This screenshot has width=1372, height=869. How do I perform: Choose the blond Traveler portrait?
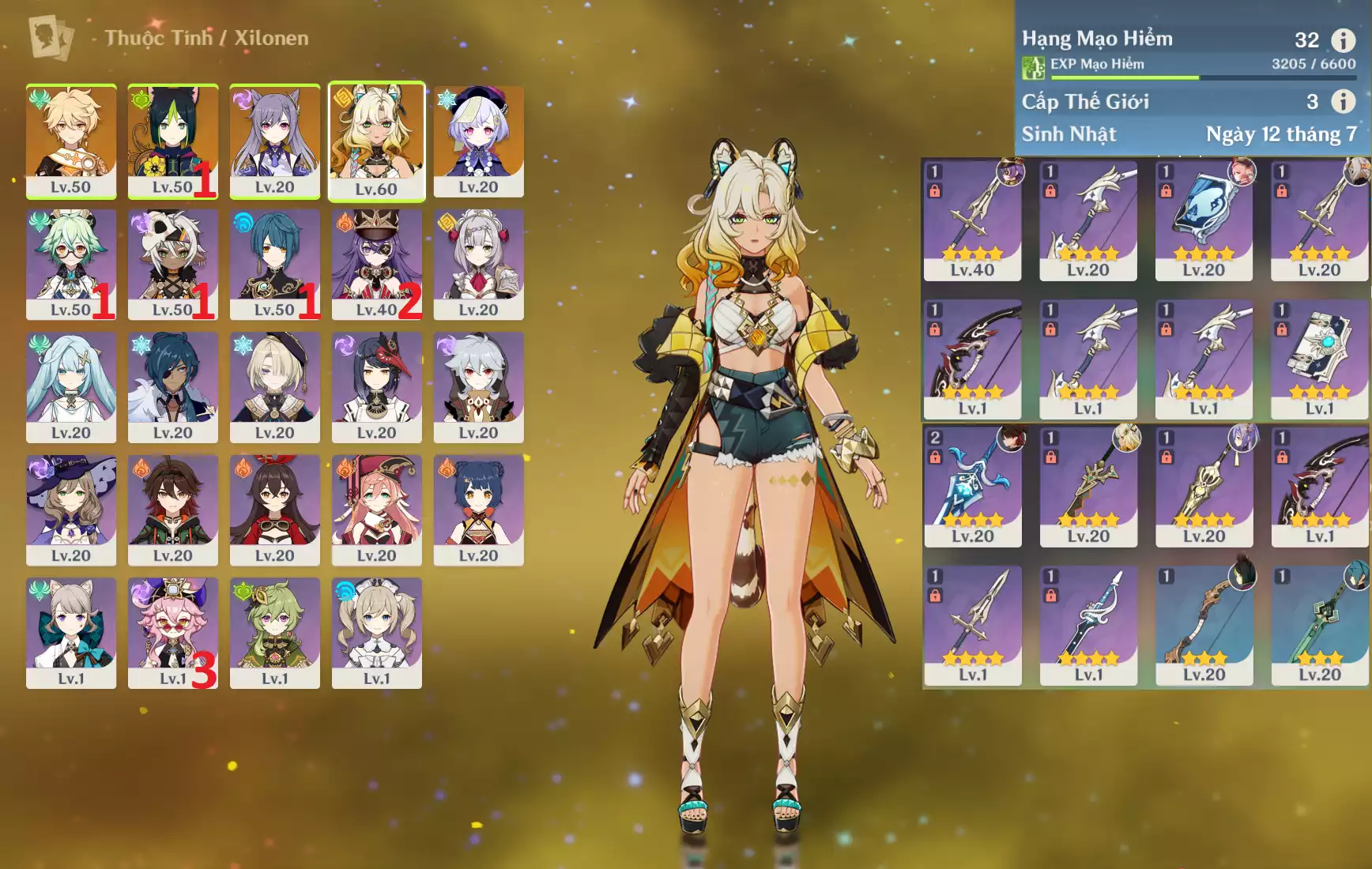[x=71, y=141]
